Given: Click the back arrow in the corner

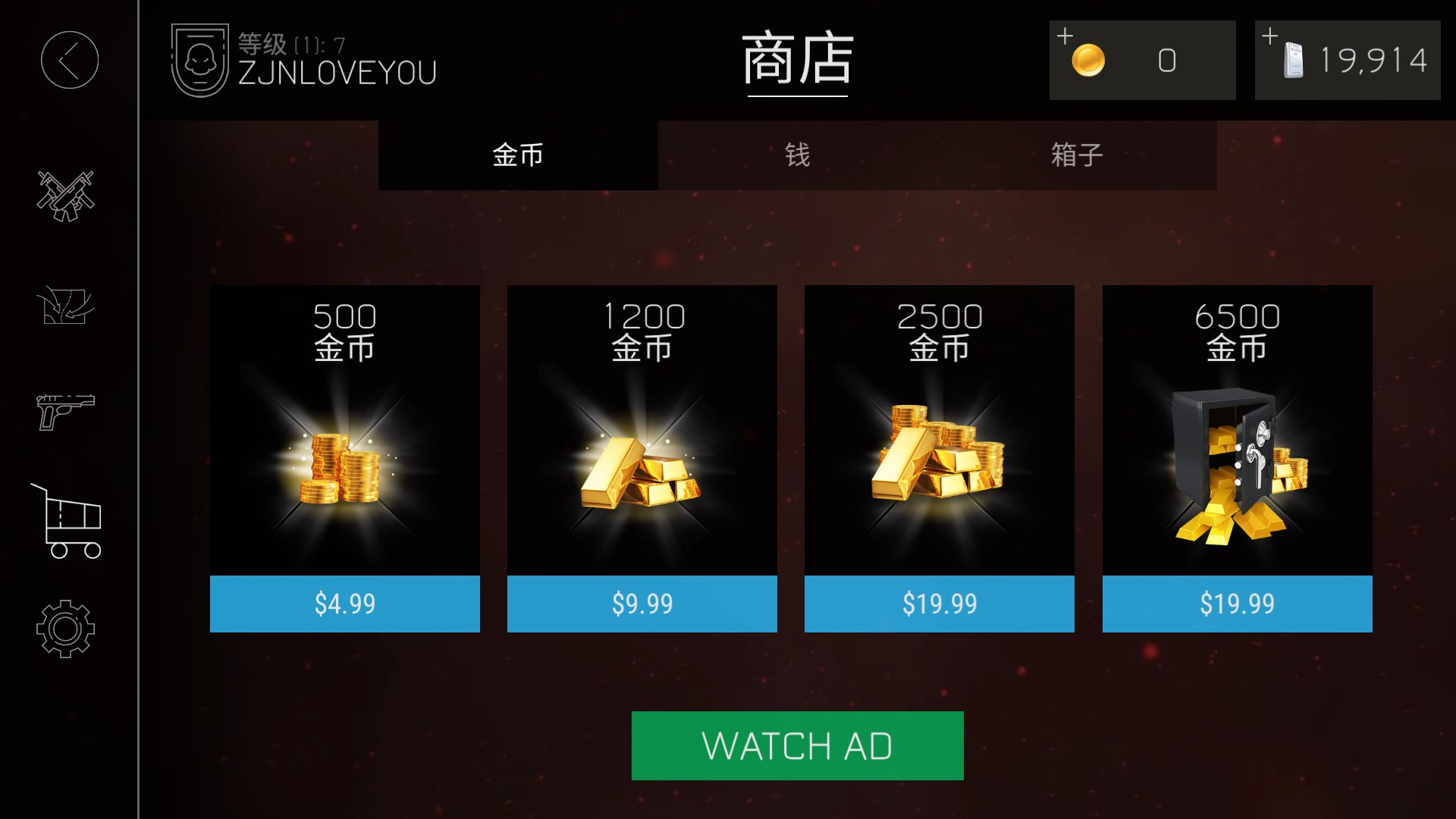Looking at the screenshot, I should (x=69, y=61).
